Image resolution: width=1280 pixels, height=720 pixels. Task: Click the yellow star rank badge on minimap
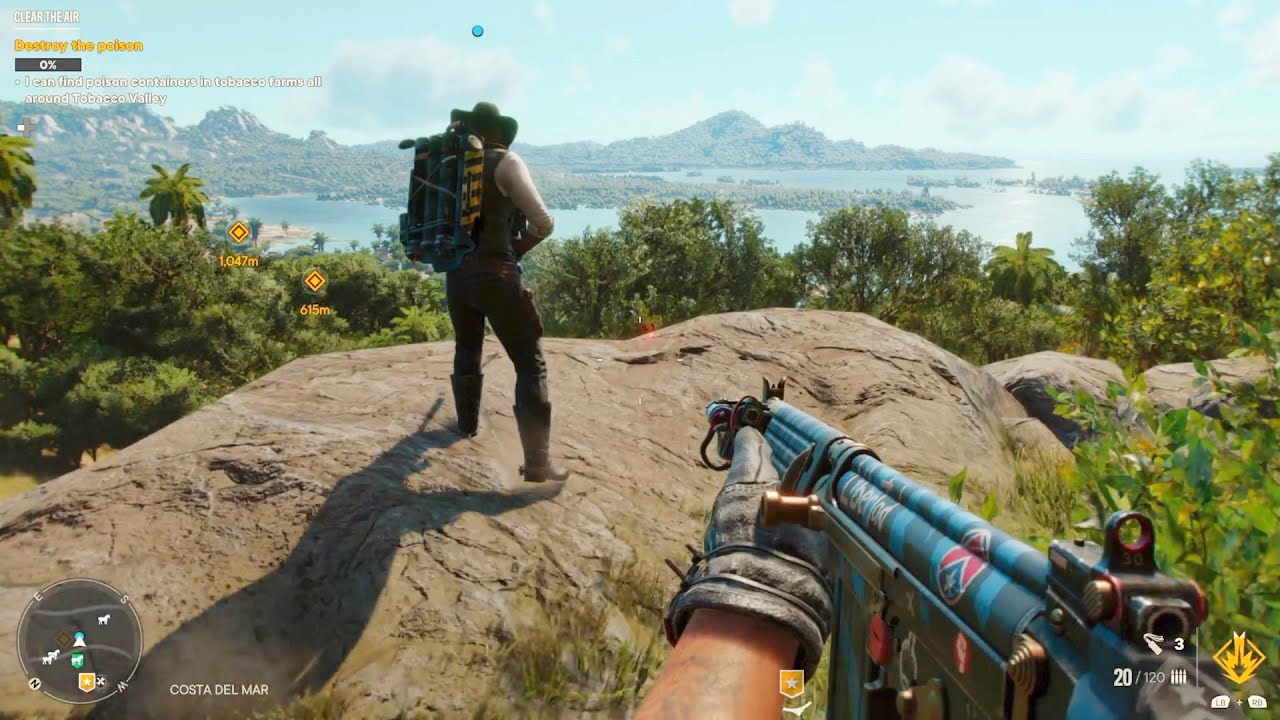(x=87, y=681)
